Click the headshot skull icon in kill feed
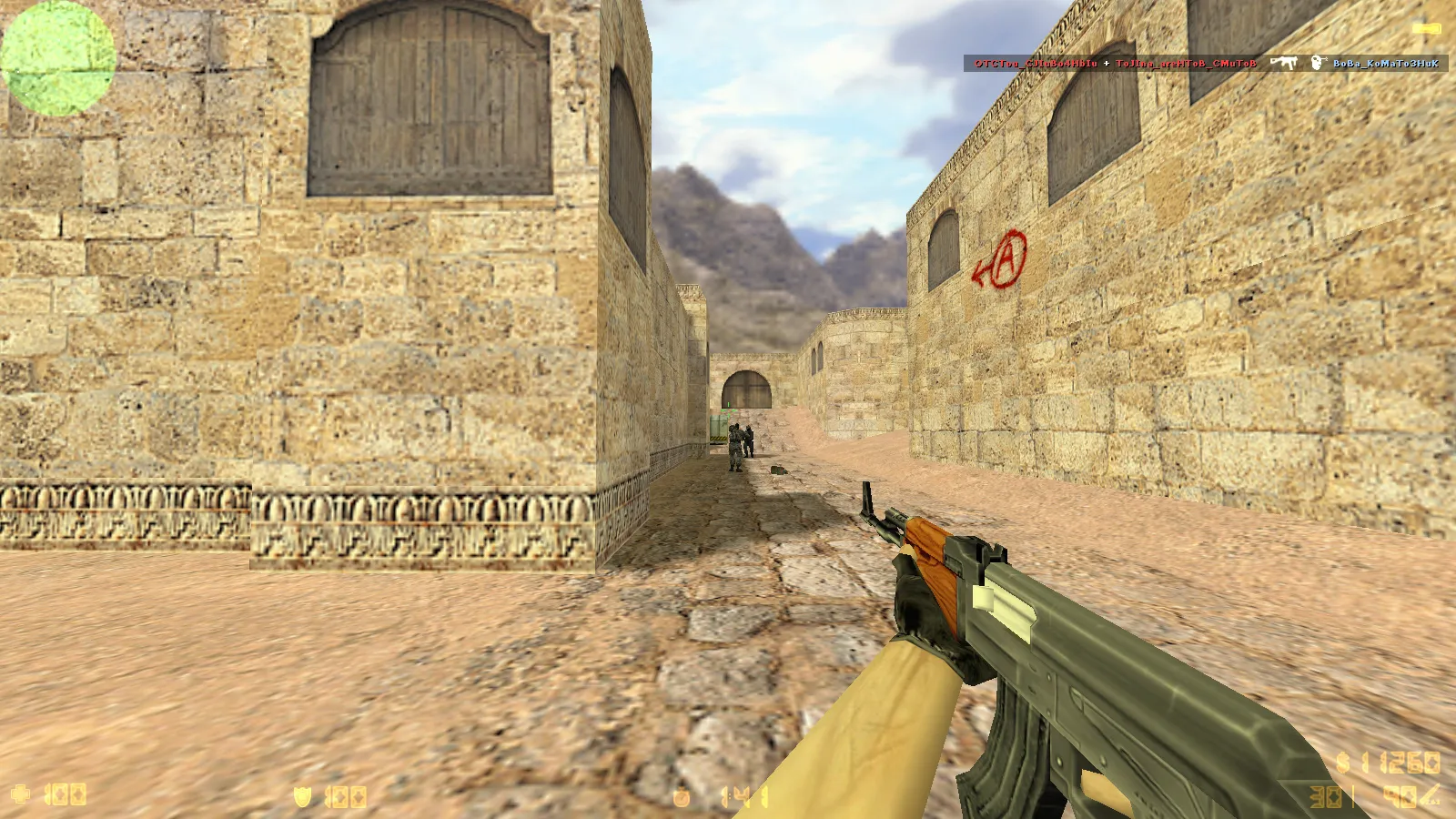Image resolution: width=1456 pixels, height=819 pixels. point(1317,63)
